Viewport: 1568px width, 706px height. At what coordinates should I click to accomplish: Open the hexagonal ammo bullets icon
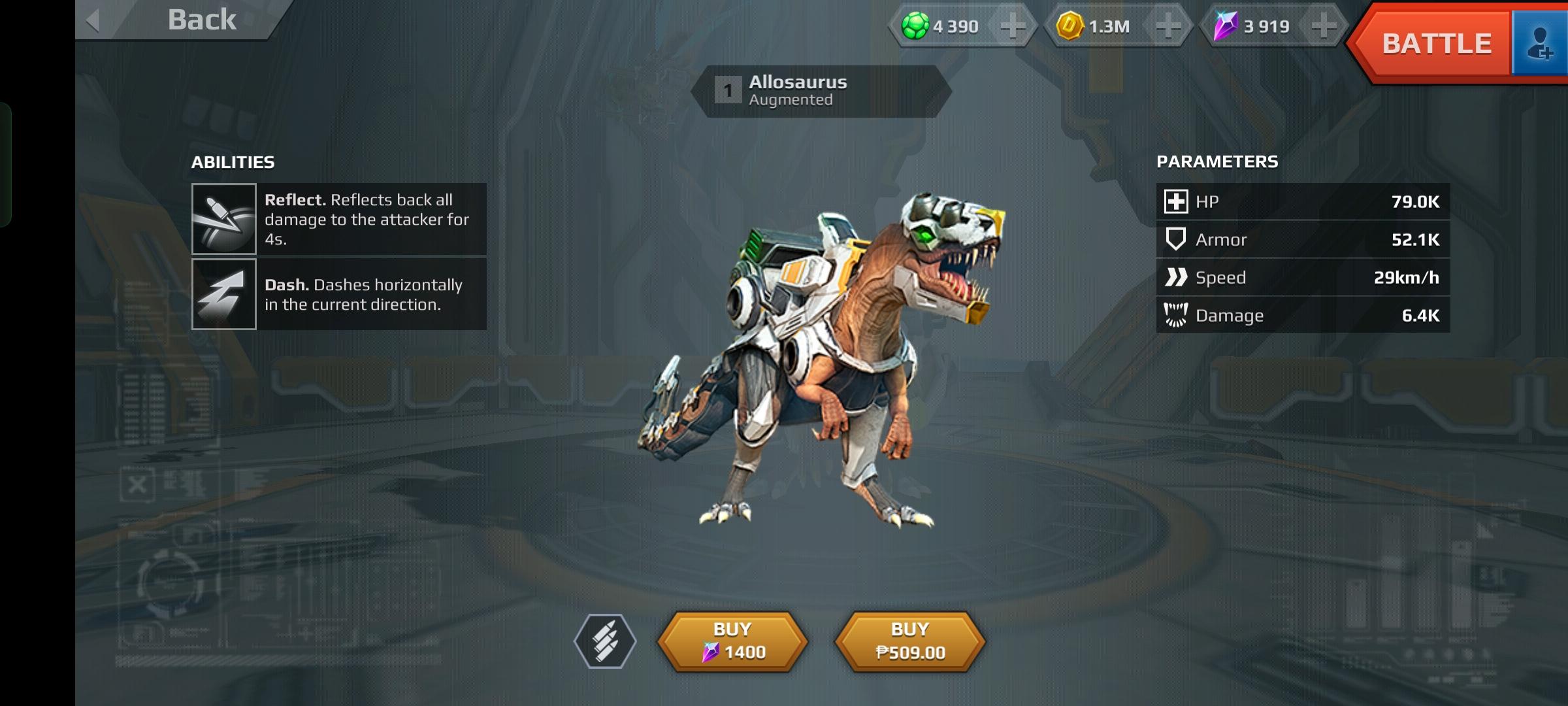coord(605,641)
